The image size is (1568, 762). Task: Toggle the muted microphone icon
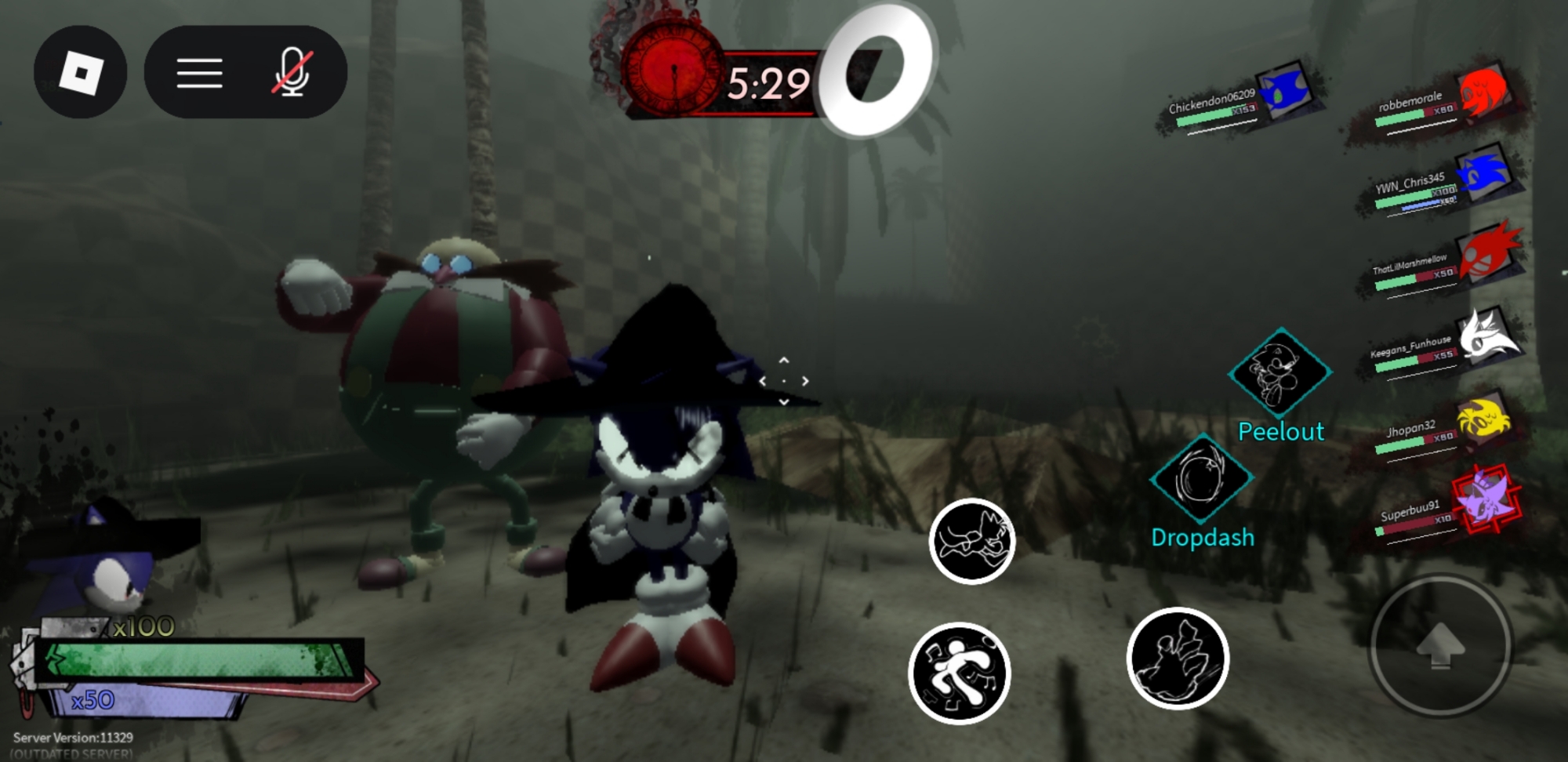292,73
